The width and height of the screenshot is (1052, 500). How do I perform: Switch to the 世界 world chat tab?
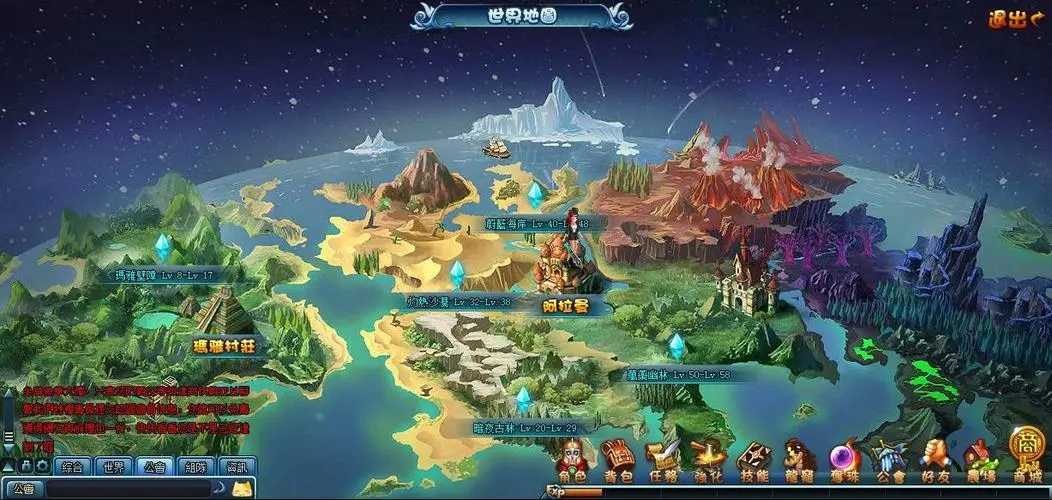(114, 467)
